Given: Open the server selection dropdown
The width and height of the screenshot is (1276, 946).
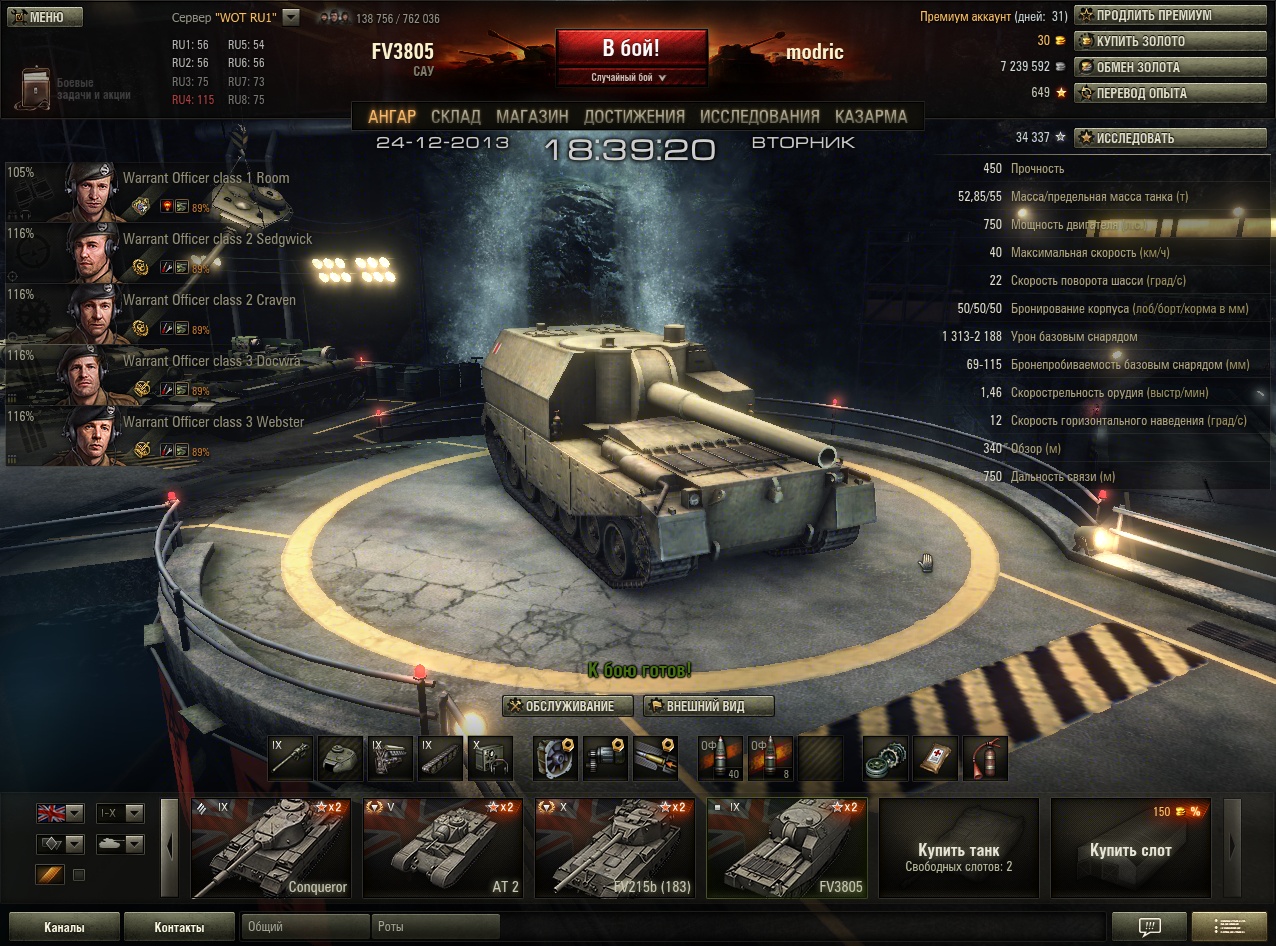Looking at the screenshot, I should (x=291, y=17).
